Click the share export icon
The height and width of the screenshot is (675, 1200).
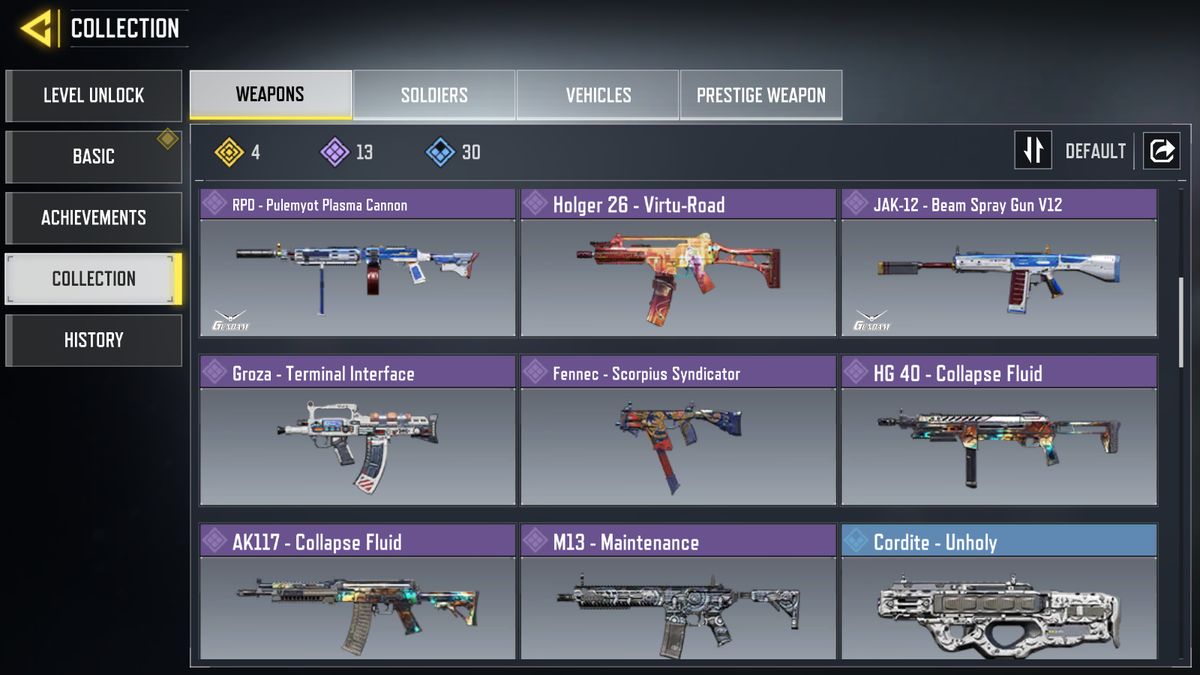[x=1161, y=151]
